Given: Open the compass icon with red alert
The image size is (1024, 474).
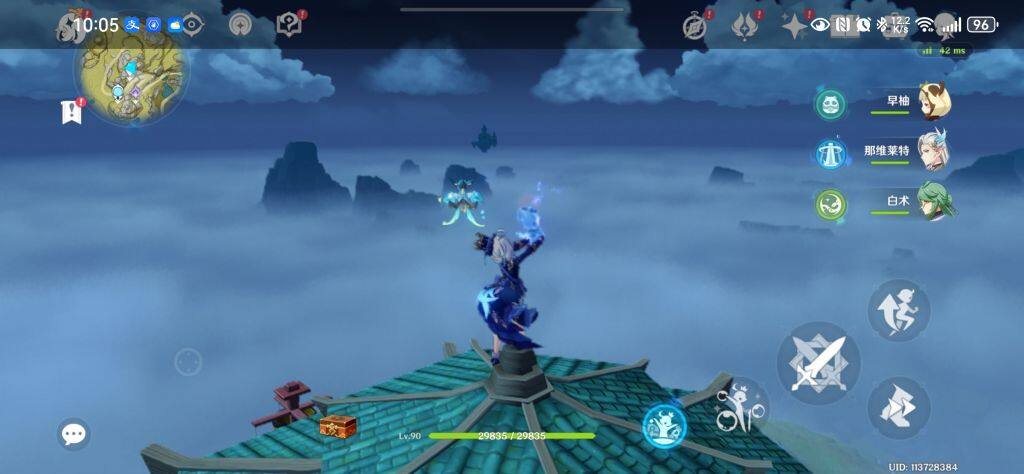Looking at the screenshot, I should tap(696, 26).
